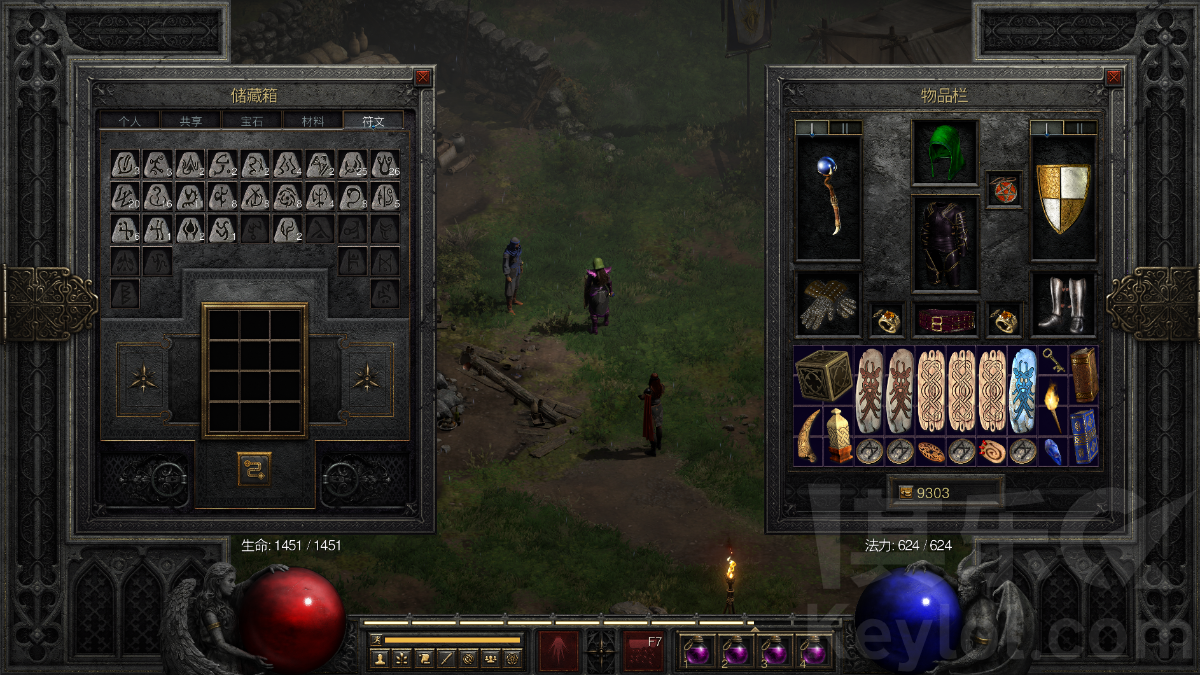1200x675 pixels.
Task: Open the character screen mini-menu button
Action: [379, 658]
